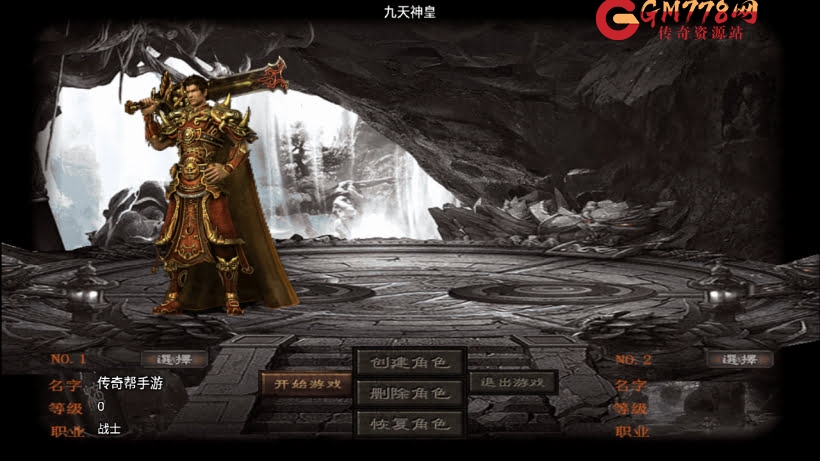Exit via the 退出游戏 button
This screenshot has width=820, height=461.
(x=512, y=383)
